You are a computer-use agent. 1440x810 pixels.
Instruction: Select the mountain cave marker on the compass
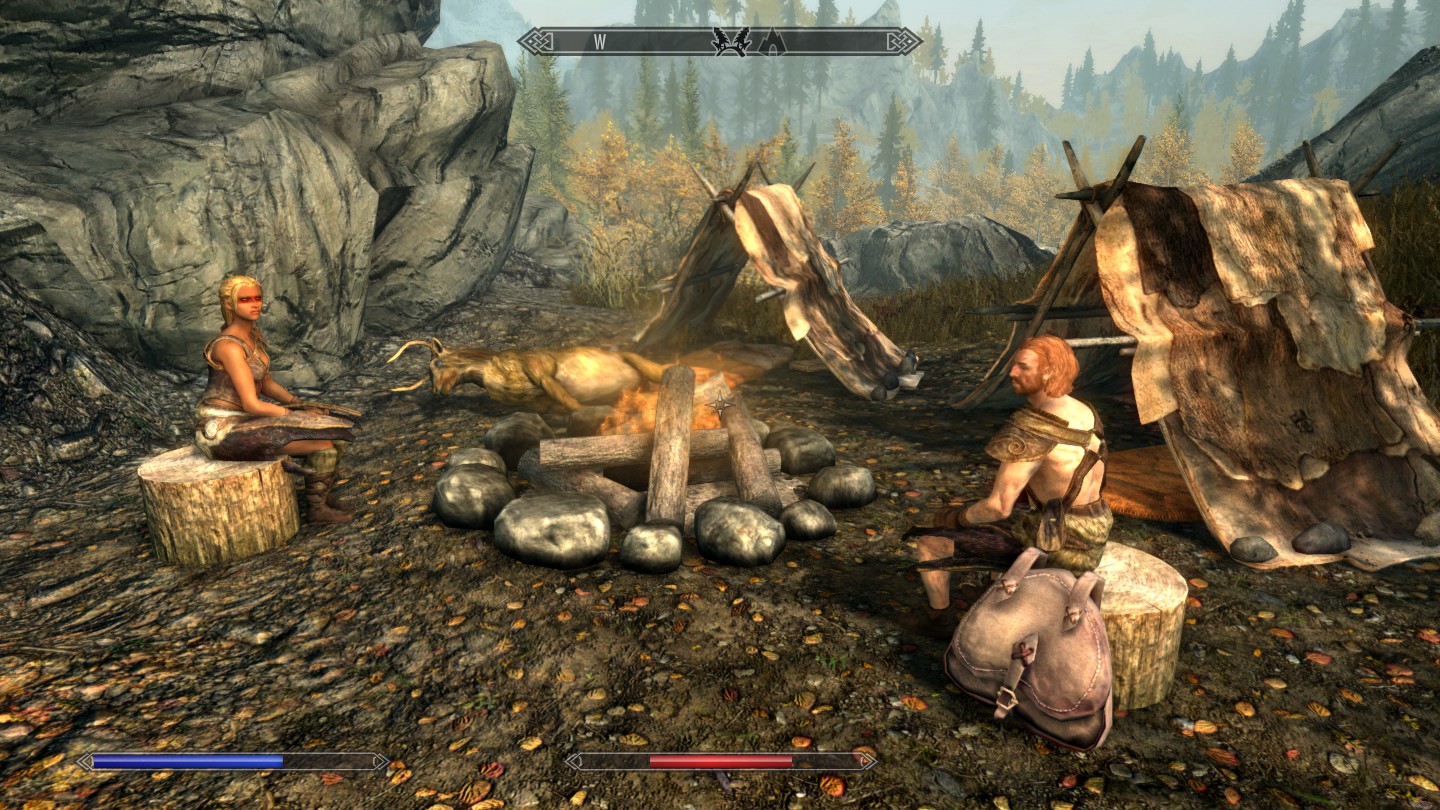(771, 41)
